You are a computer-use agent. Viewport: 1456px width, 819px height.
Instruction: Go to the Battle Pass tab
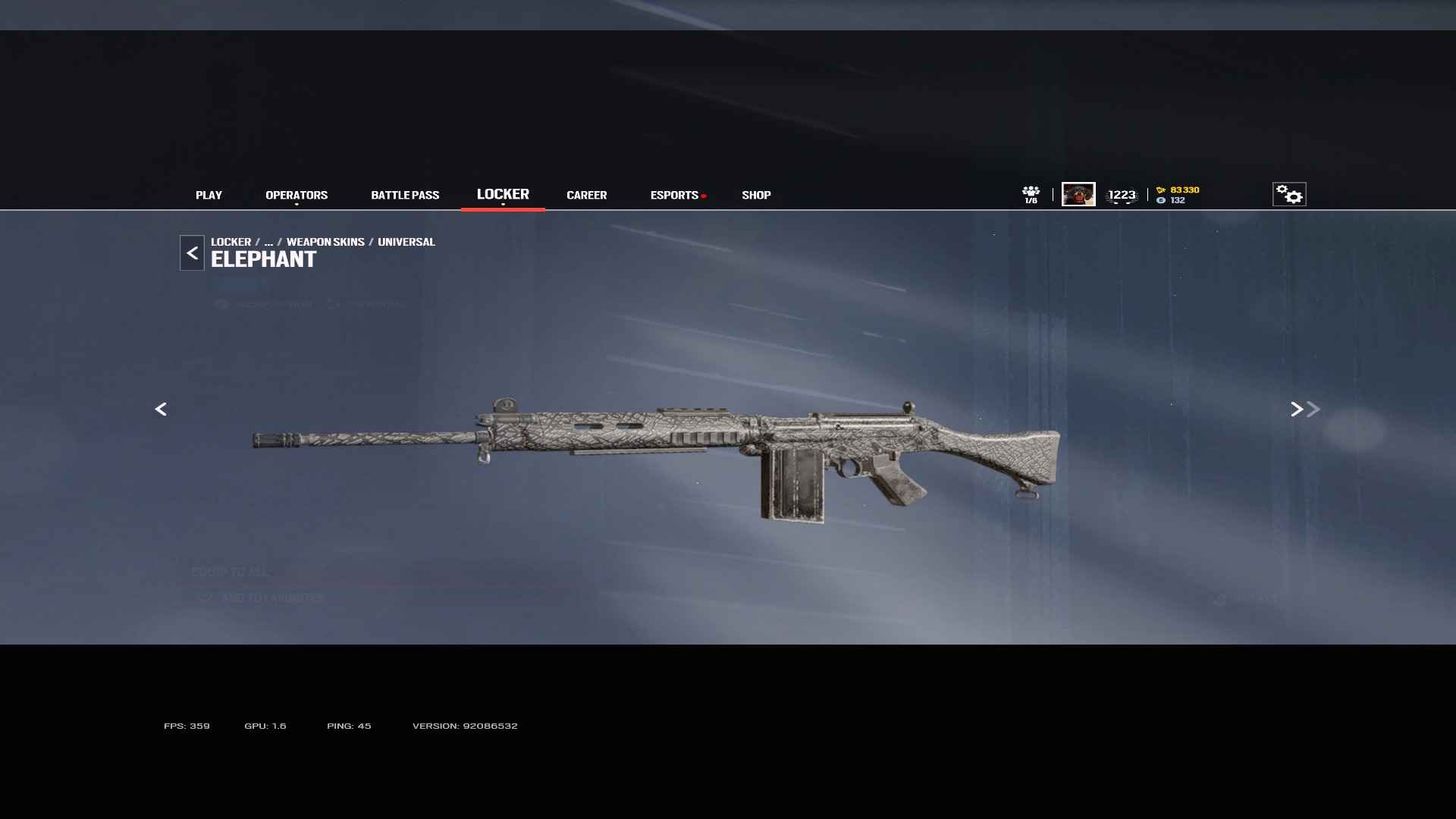pos(405,195)
